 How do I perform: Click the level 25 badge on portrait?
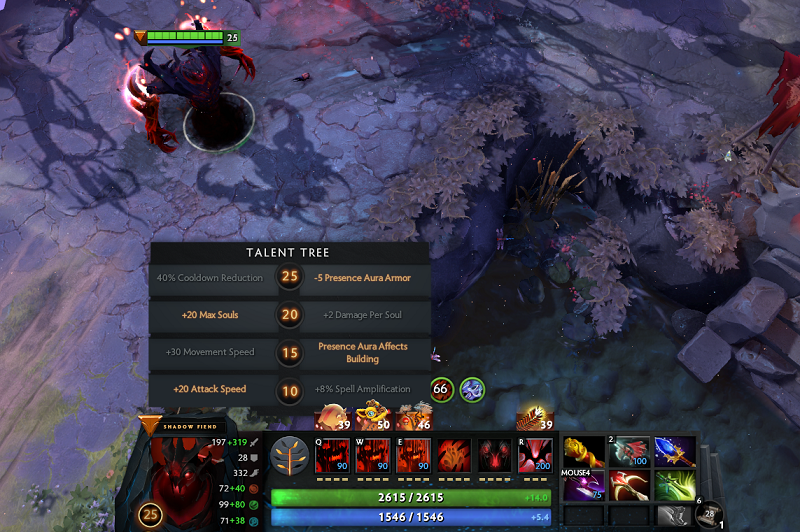(150, 515)
